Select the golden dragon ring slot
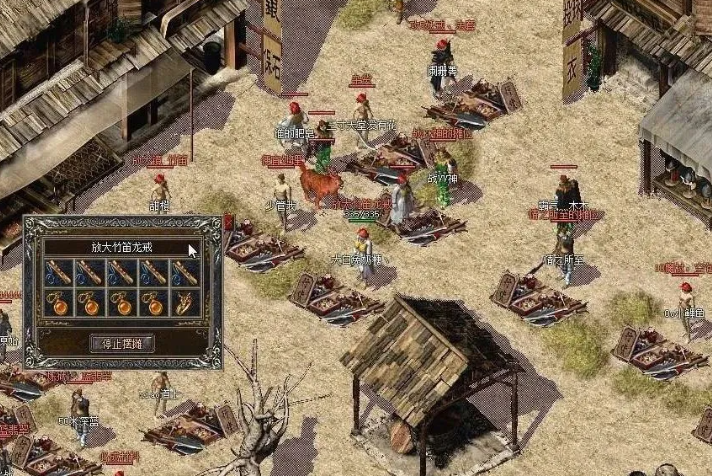Viewport: 712px width, 476px height. click(183, 302)
